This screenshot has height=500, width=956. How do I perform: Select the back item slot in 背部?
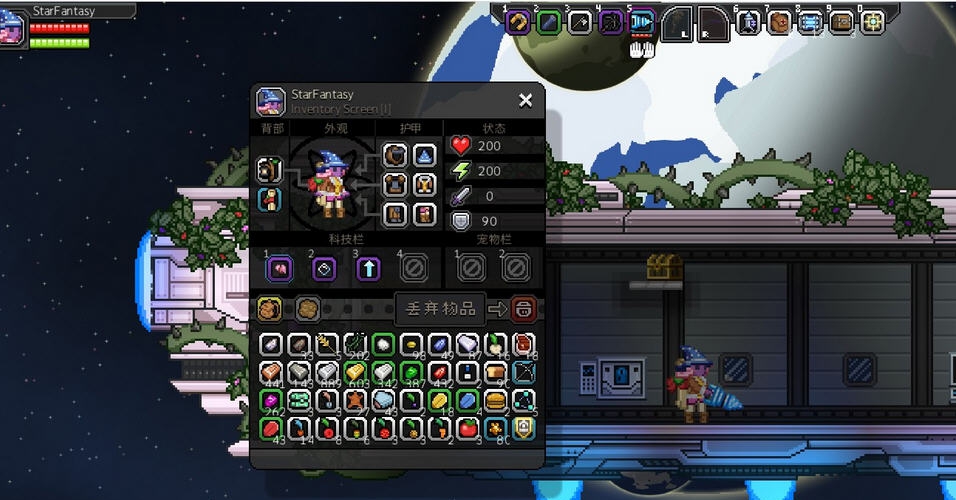coord(269,170)
